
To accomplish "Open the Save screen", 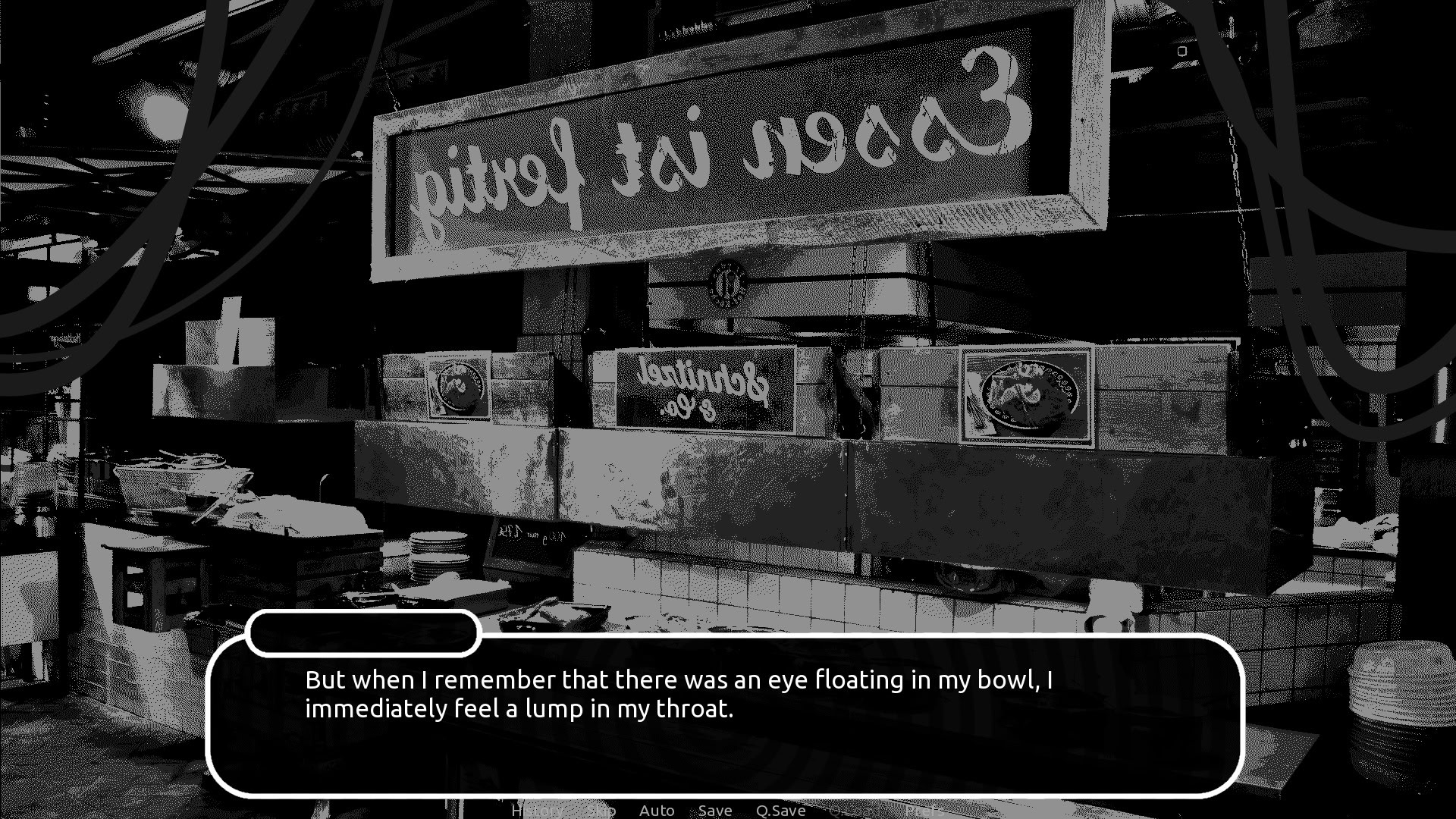I will (715, 810).
